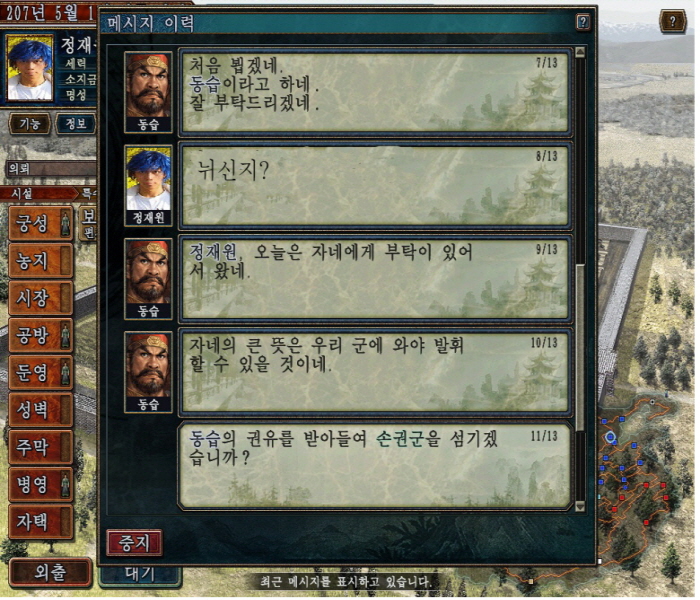Select the 손권군 recruitment prompt message
Screen dimensions: 700x600
373,467
